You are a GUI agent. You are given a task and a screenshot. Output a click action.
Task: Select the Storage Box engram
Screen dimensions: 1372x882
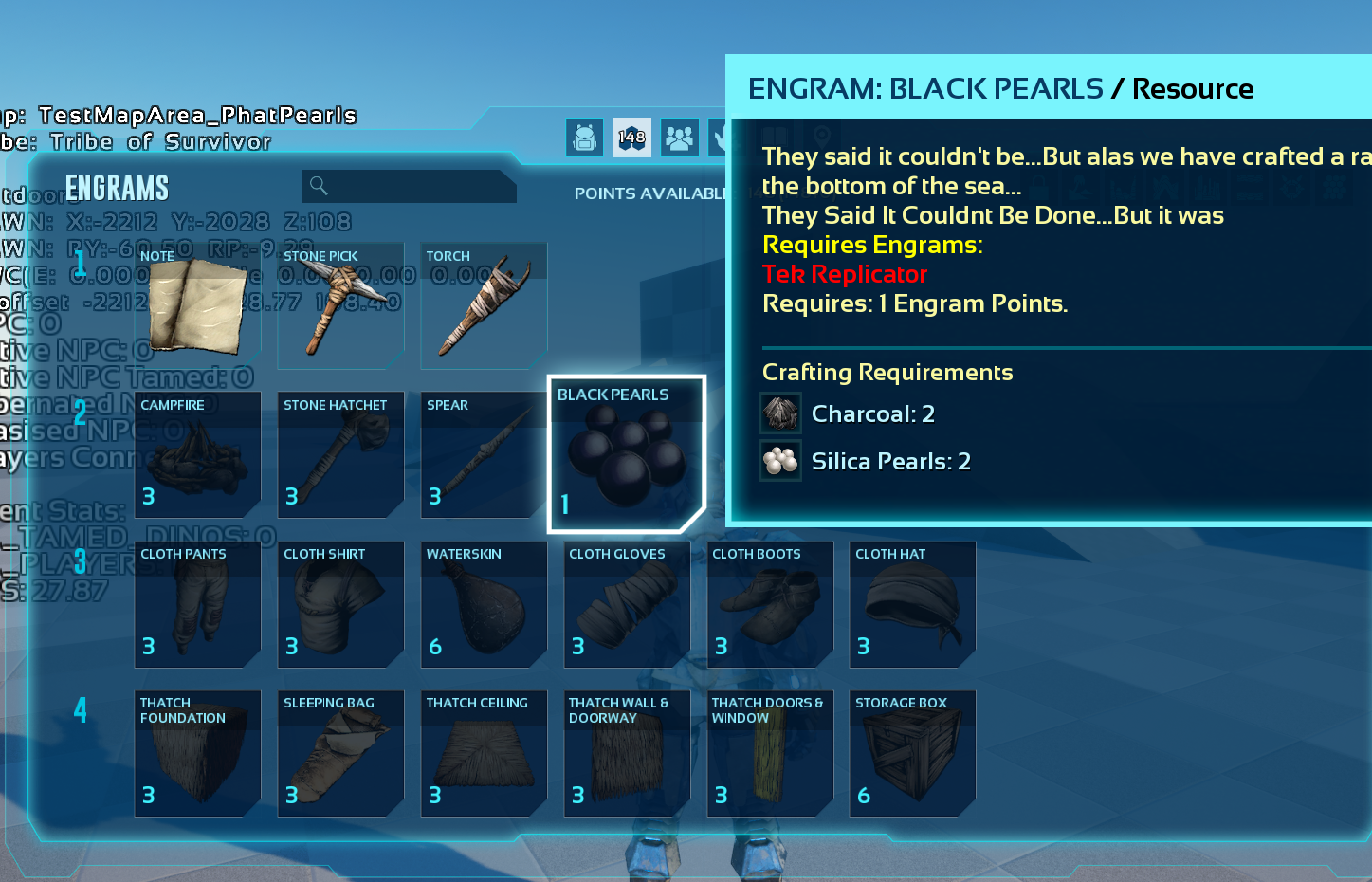click(x=912, y=753)
